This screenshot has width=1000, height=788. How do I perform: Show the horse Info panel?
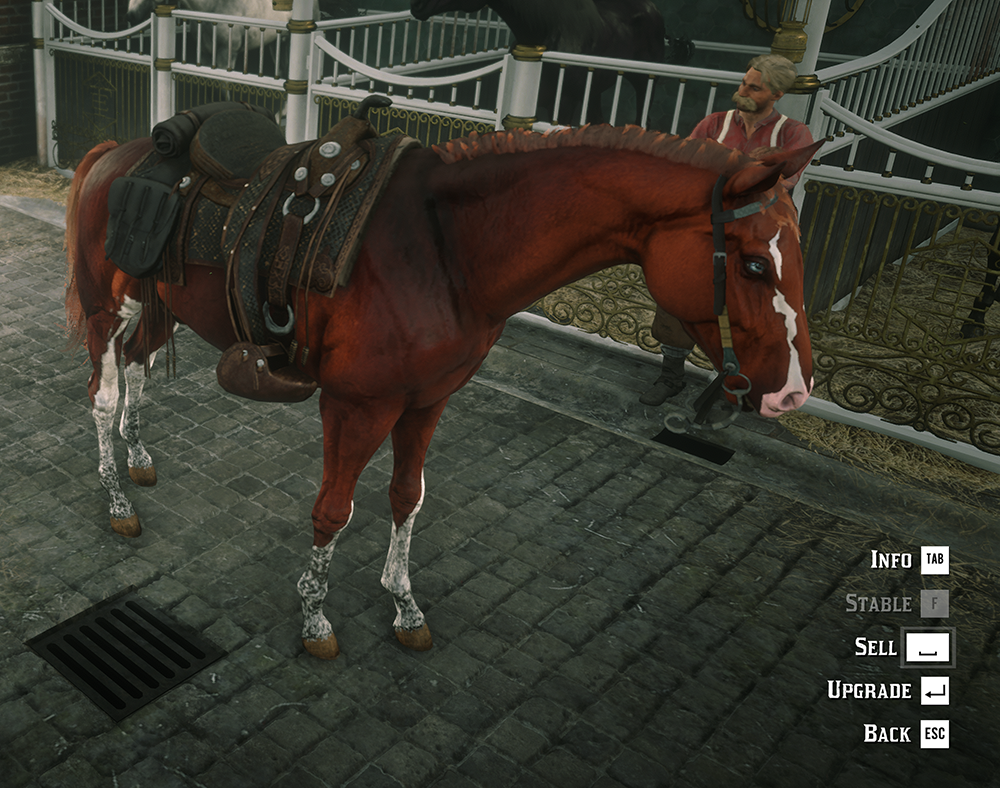908,560
